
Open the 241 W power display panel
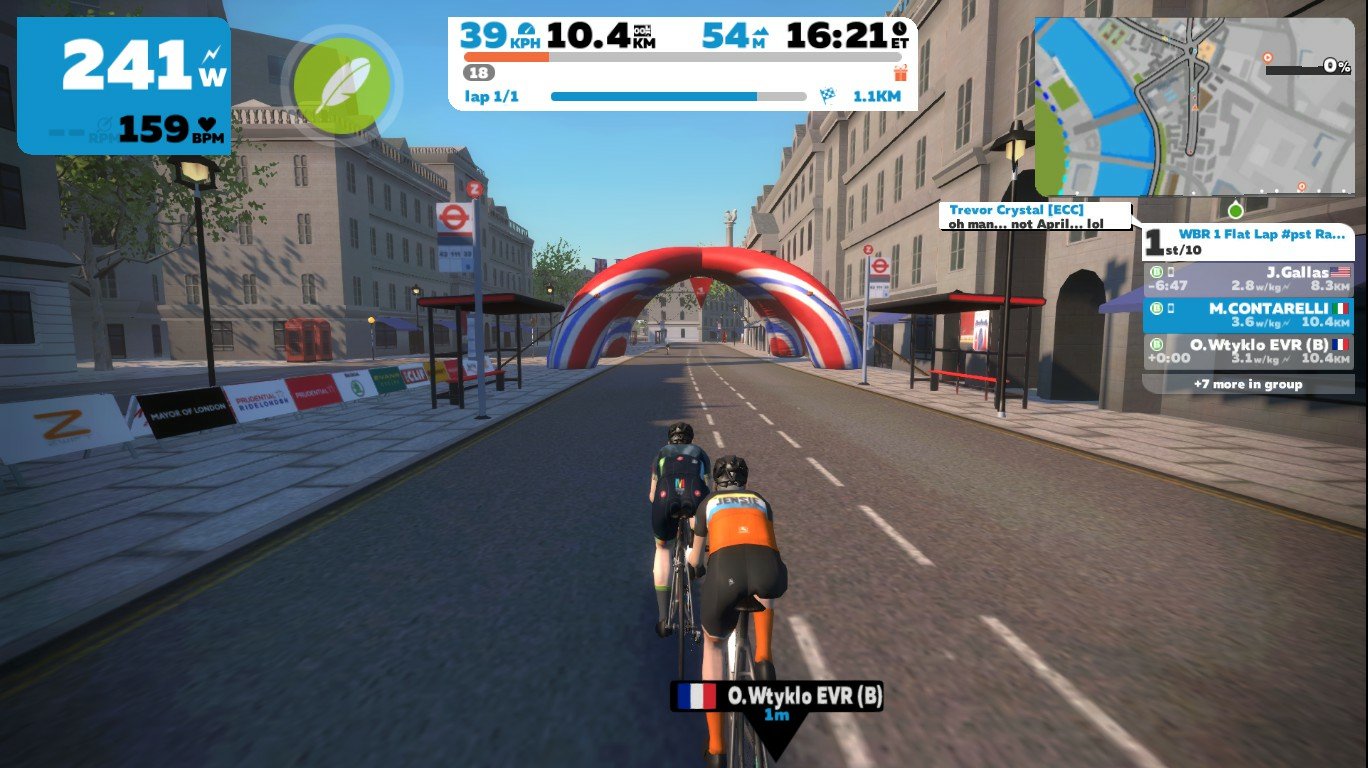(x=124, y=85)
